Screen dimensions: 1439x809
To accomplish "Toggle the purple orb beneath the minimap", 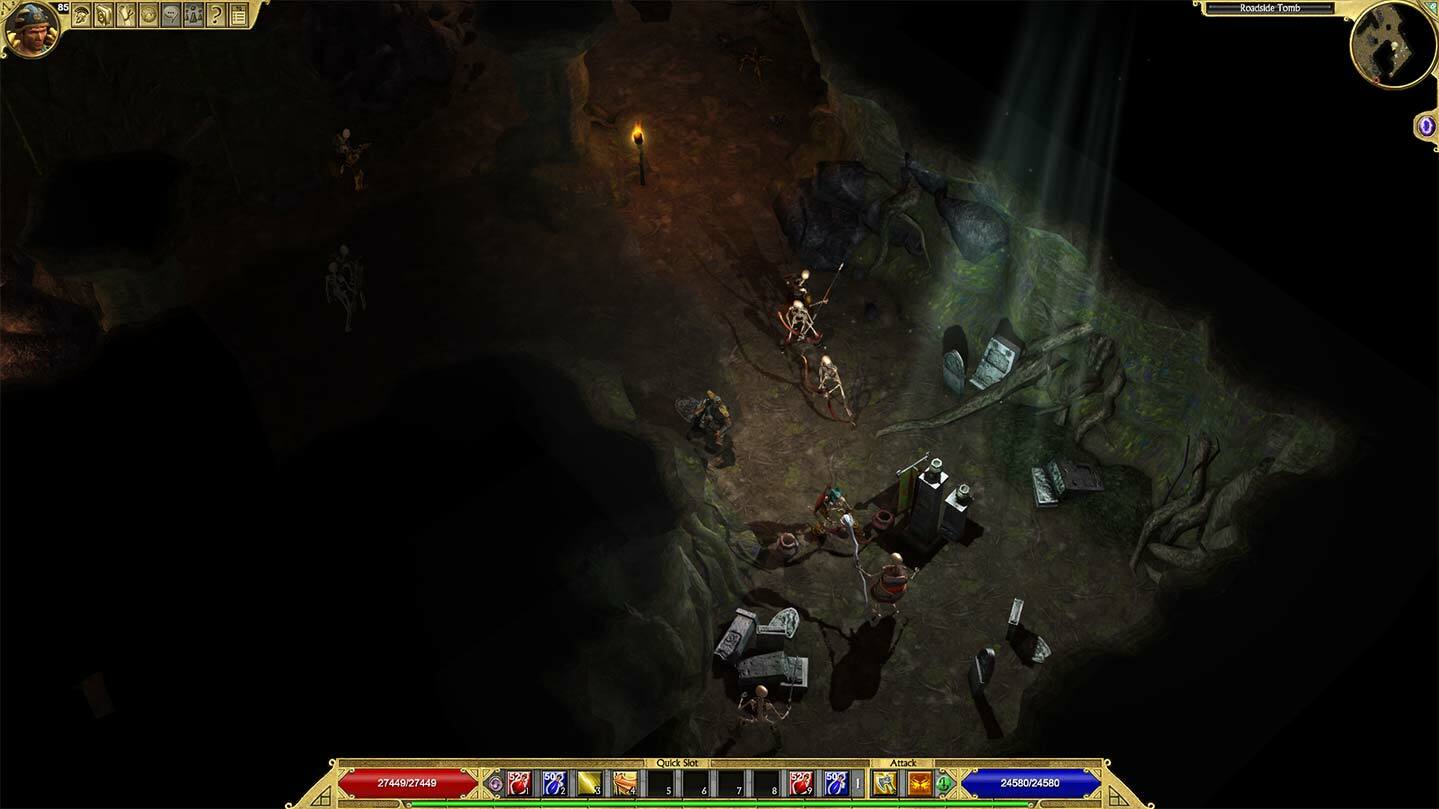I will (1424, 125).
